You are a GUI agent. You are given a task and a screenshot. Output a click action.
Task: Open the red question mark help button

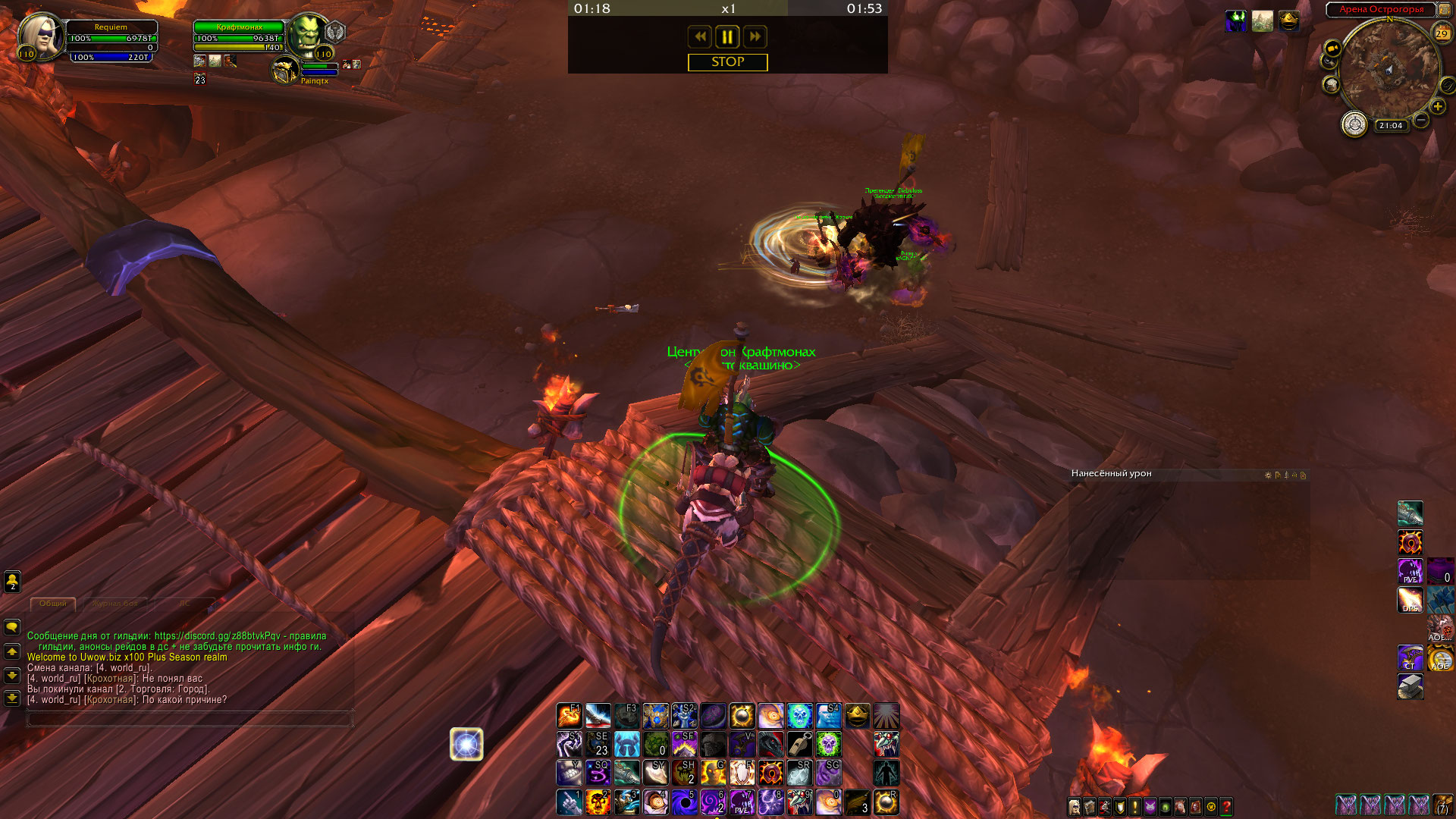1226,807
